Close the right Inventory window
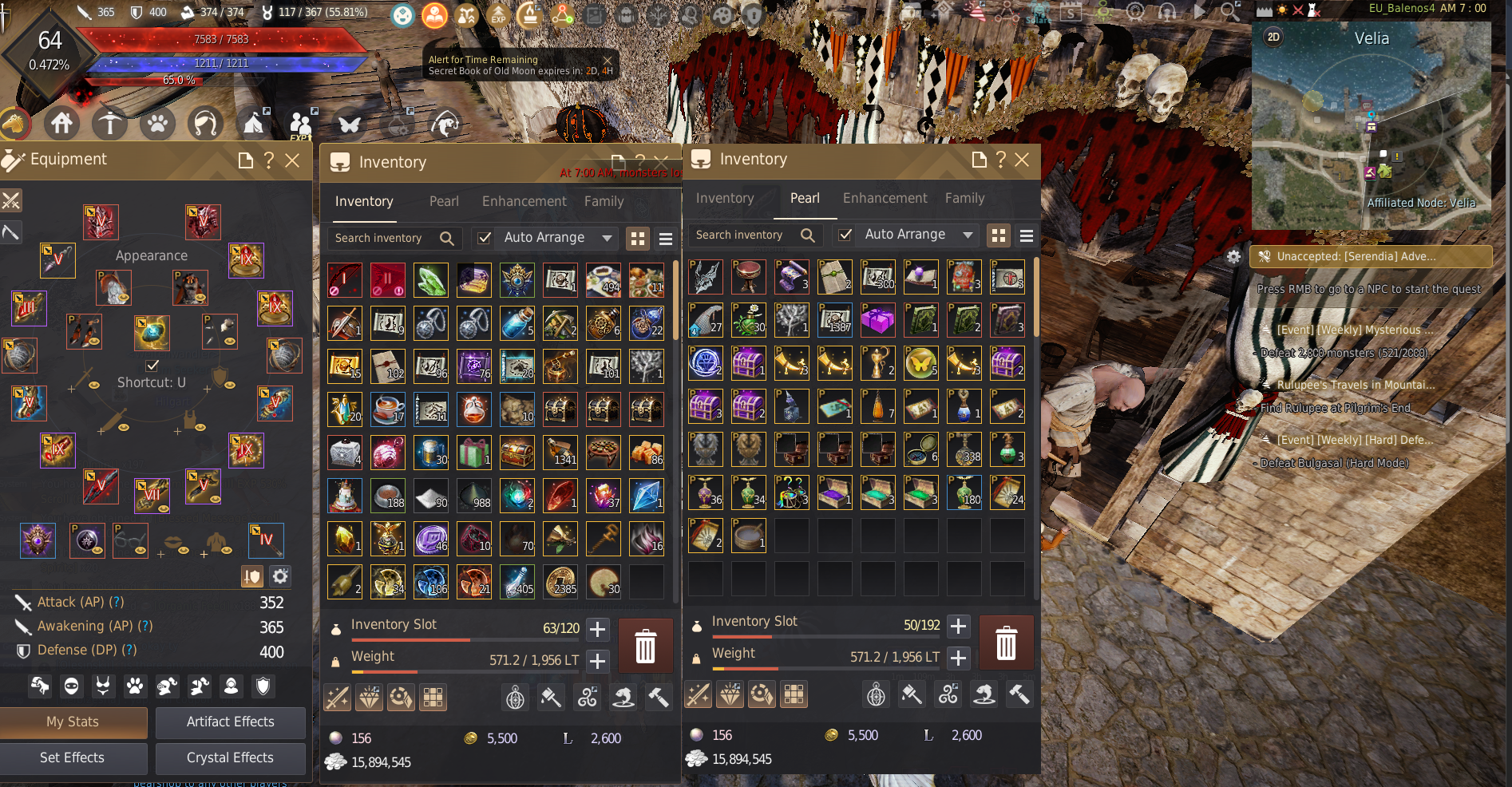The width and height of the screenshot is (1512, 787). [1022, 160]
